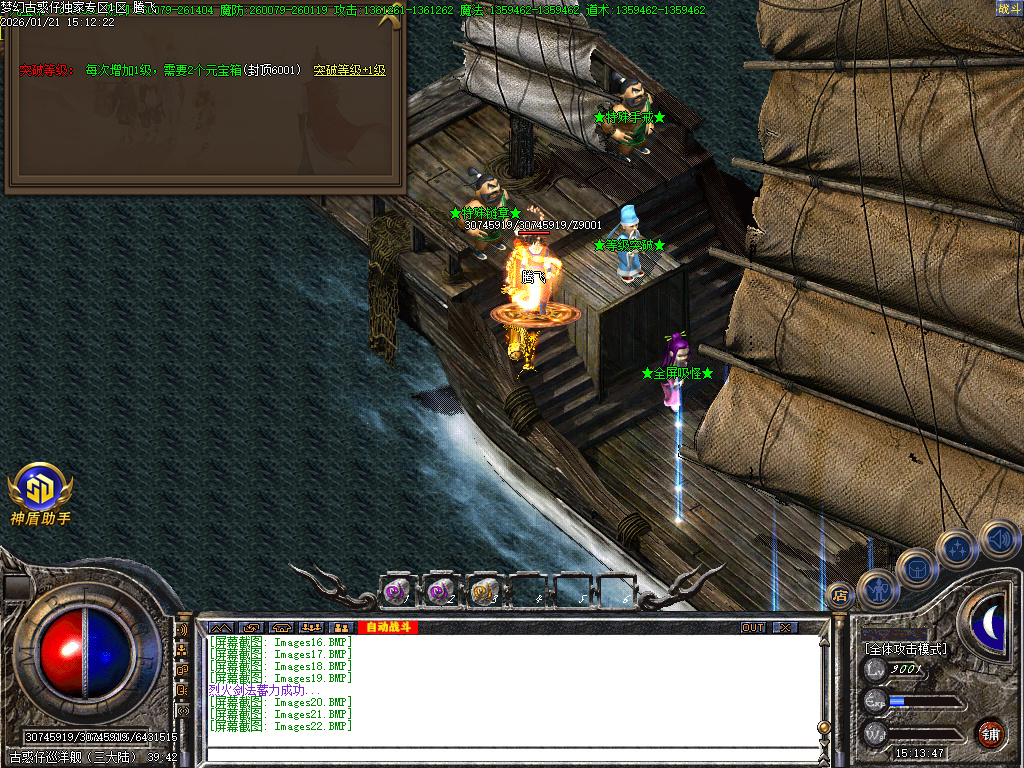Choose the 突破等级+1级 dialogue link
This screenshot has width=1024, height=768.
[x=349, y=71]
